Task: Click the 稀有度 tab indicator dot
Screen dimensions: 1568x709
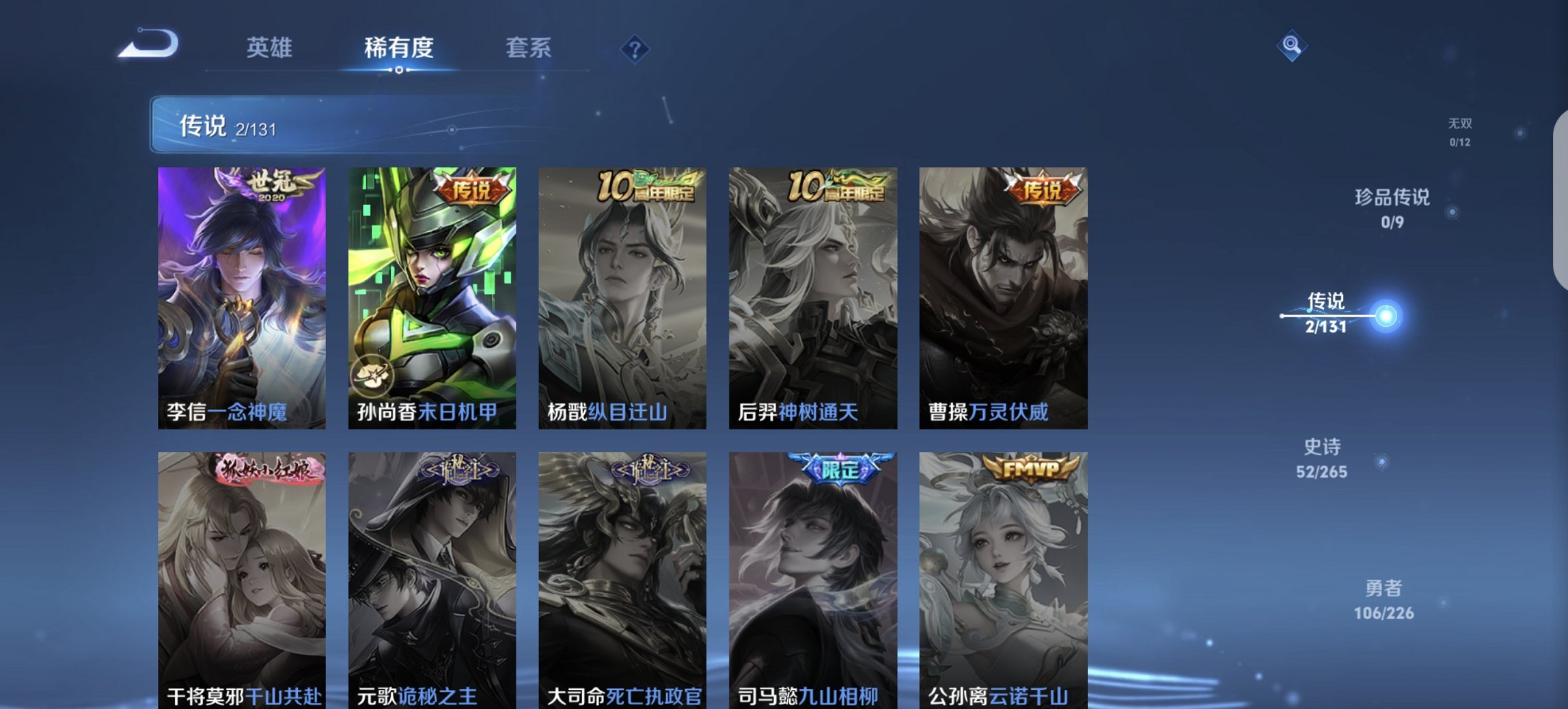Action: click(399, 69)
